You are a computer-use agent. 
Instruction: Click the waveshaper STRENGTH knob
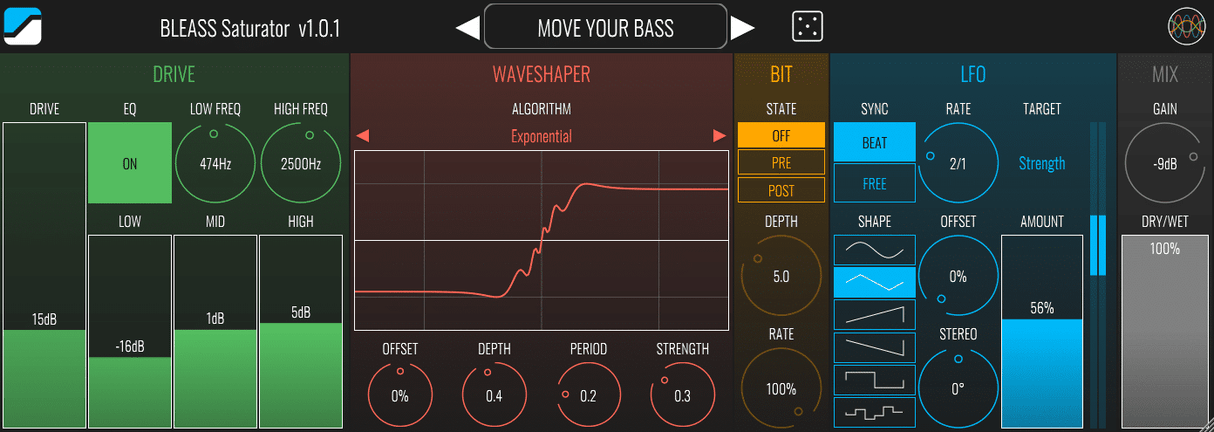click(x=682, y=395)
